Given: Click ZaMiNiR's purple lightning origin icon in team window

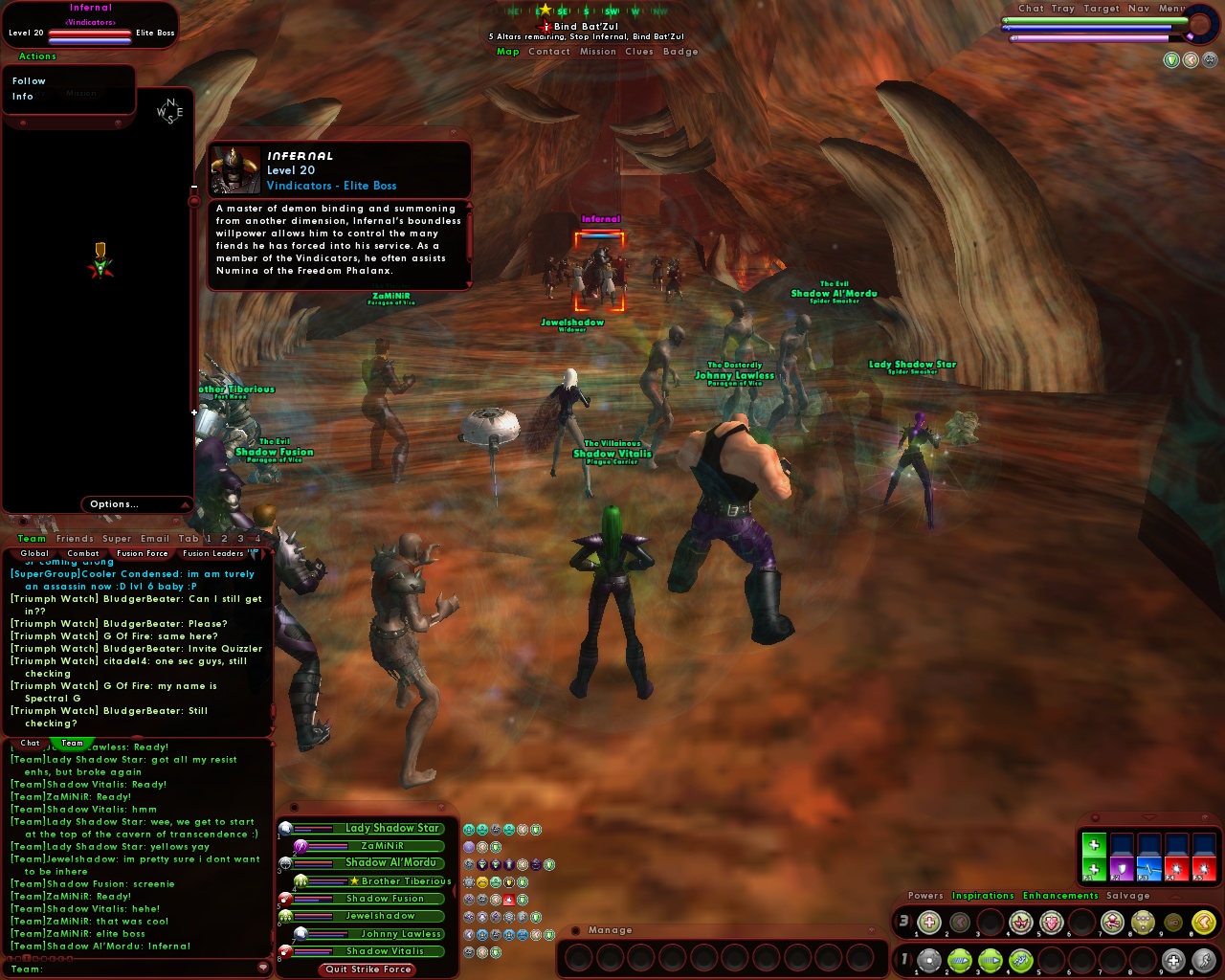Looking at the screenshot, I should (300, 845).
